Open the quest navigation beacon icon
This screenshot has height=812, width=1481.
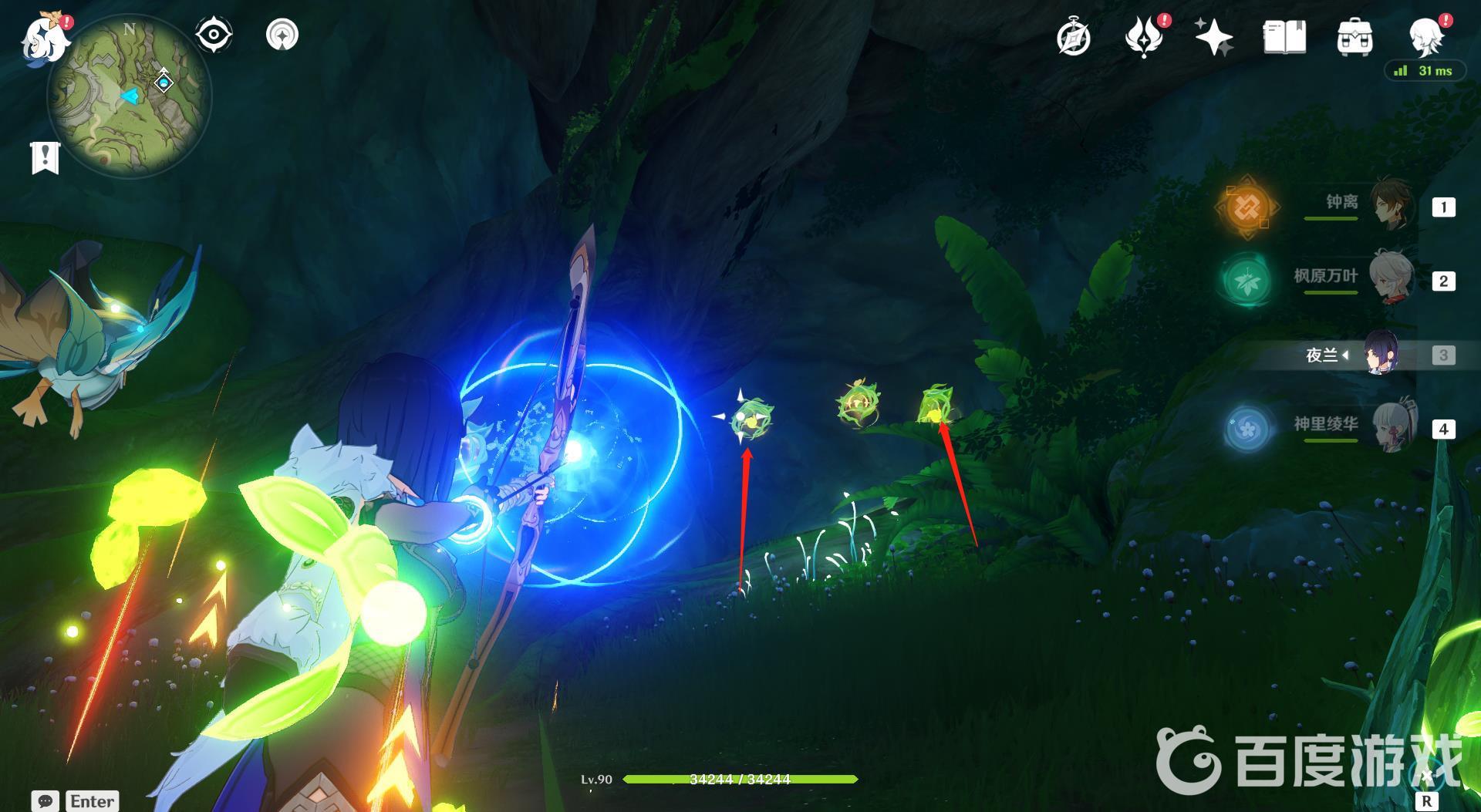282,35
